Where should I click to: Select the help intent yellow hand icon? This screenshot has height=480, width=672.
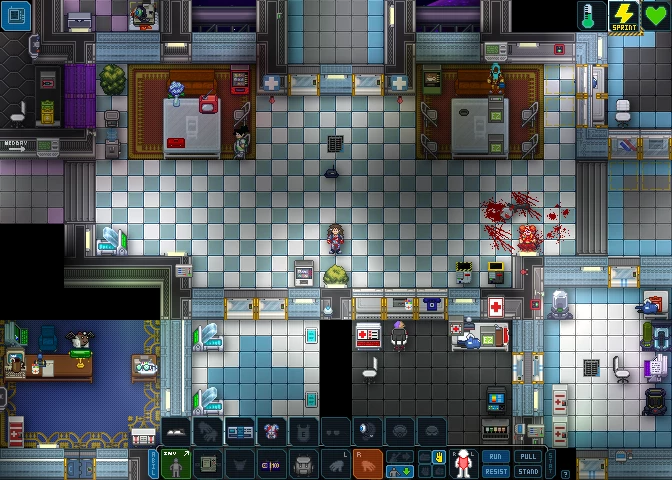pos(438,457)
